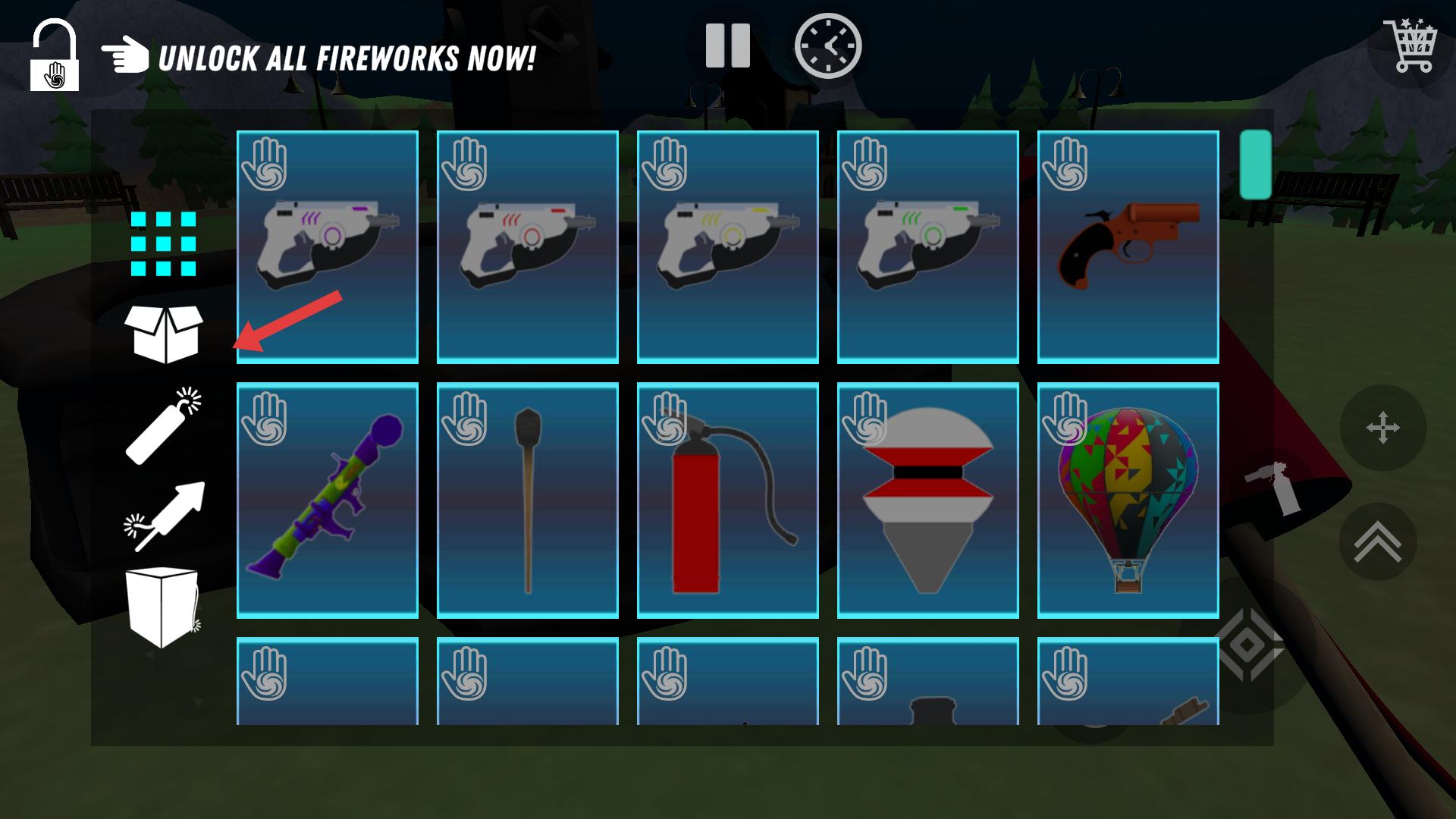Screen dimensions: 1456x819
Task: Choose the colorful hot air balloon
Action: tap(1128, 500)
